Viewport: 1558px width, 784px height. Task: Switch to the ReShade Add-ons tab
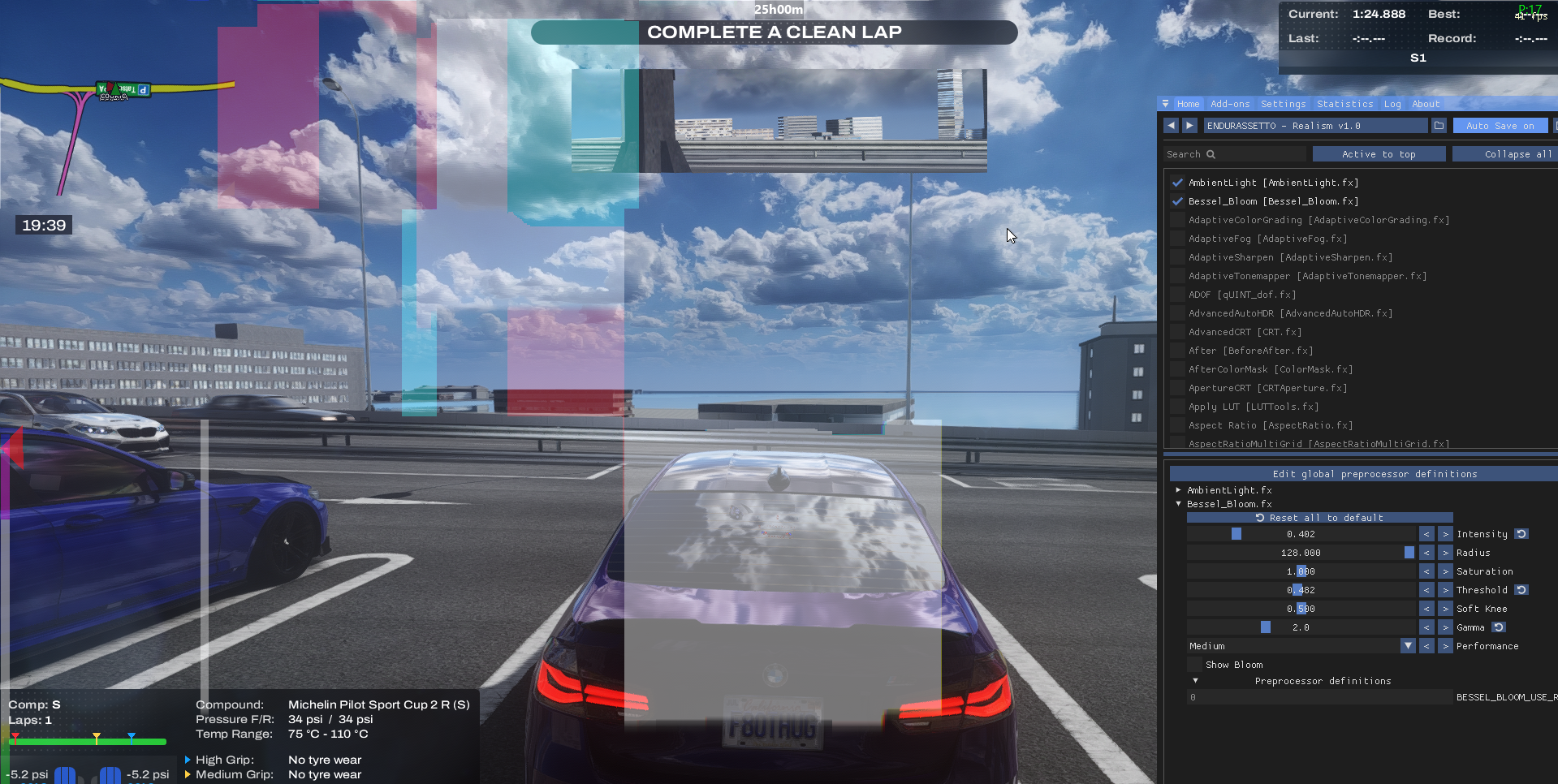pyautogui.click(x=1229, y=104)
